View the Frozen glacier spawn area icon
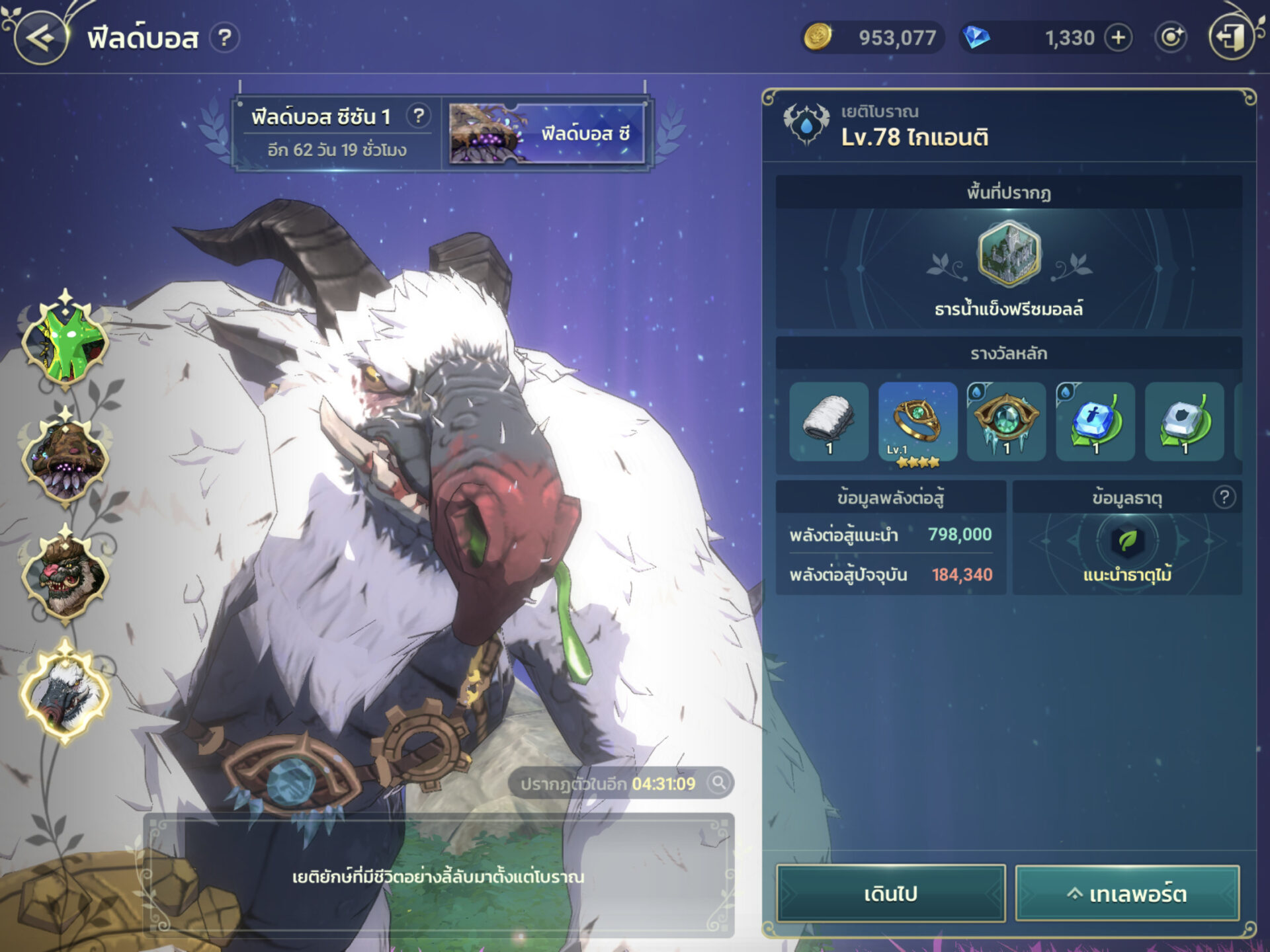Image resolution: width=1270 pixels, height=952 pixels. [1009, 255]
